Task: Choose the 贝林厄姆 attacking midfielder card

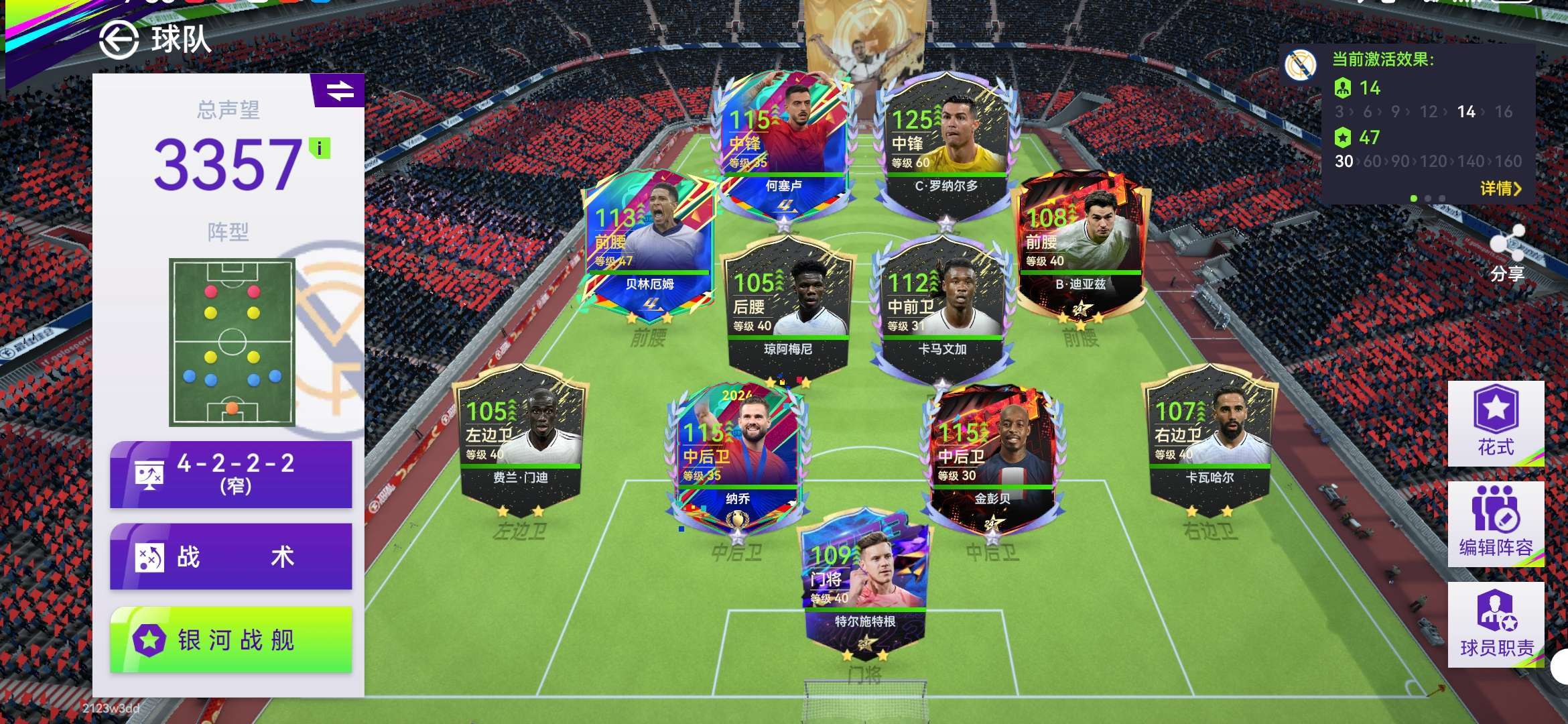Action: [649, 245]
